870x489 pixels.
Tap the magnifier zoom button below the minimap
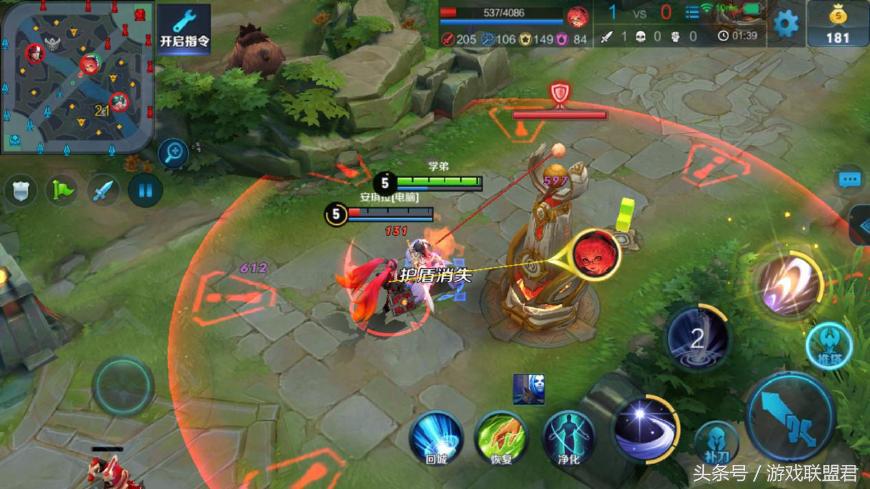click(173, 152)
